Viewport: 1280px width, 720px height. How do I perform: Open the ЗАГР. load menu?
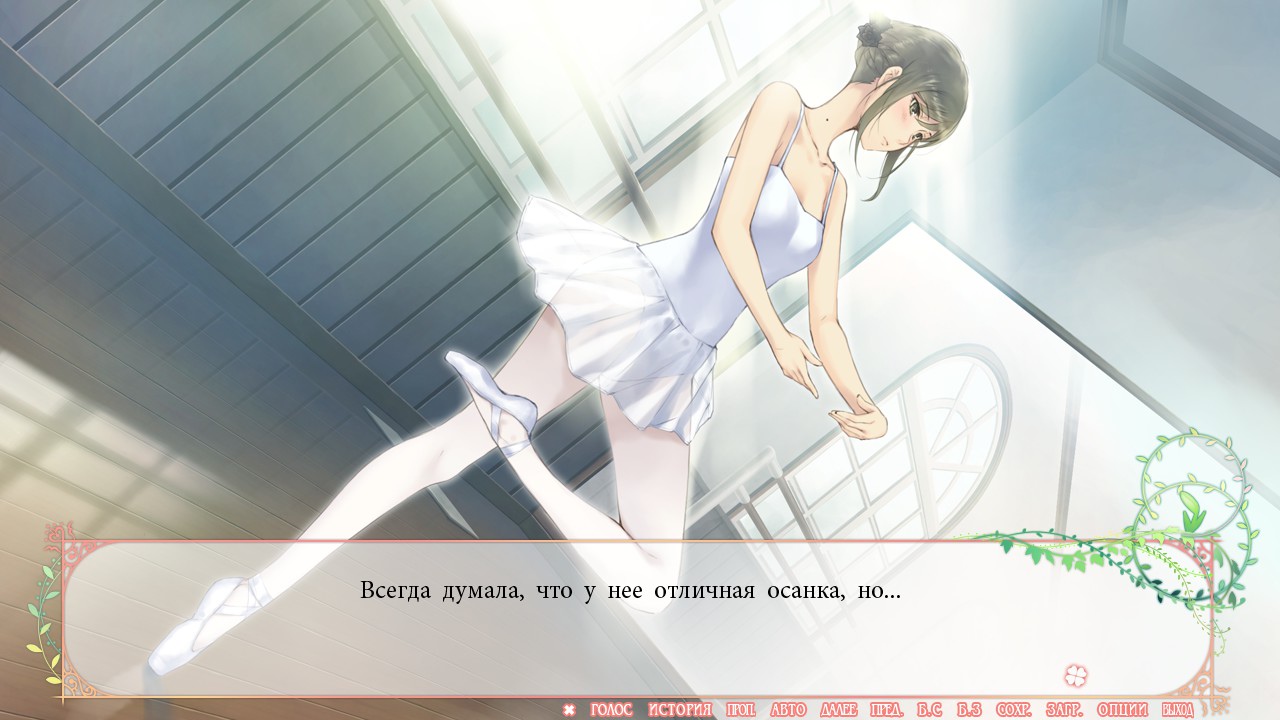click(x=1064, y=710)
